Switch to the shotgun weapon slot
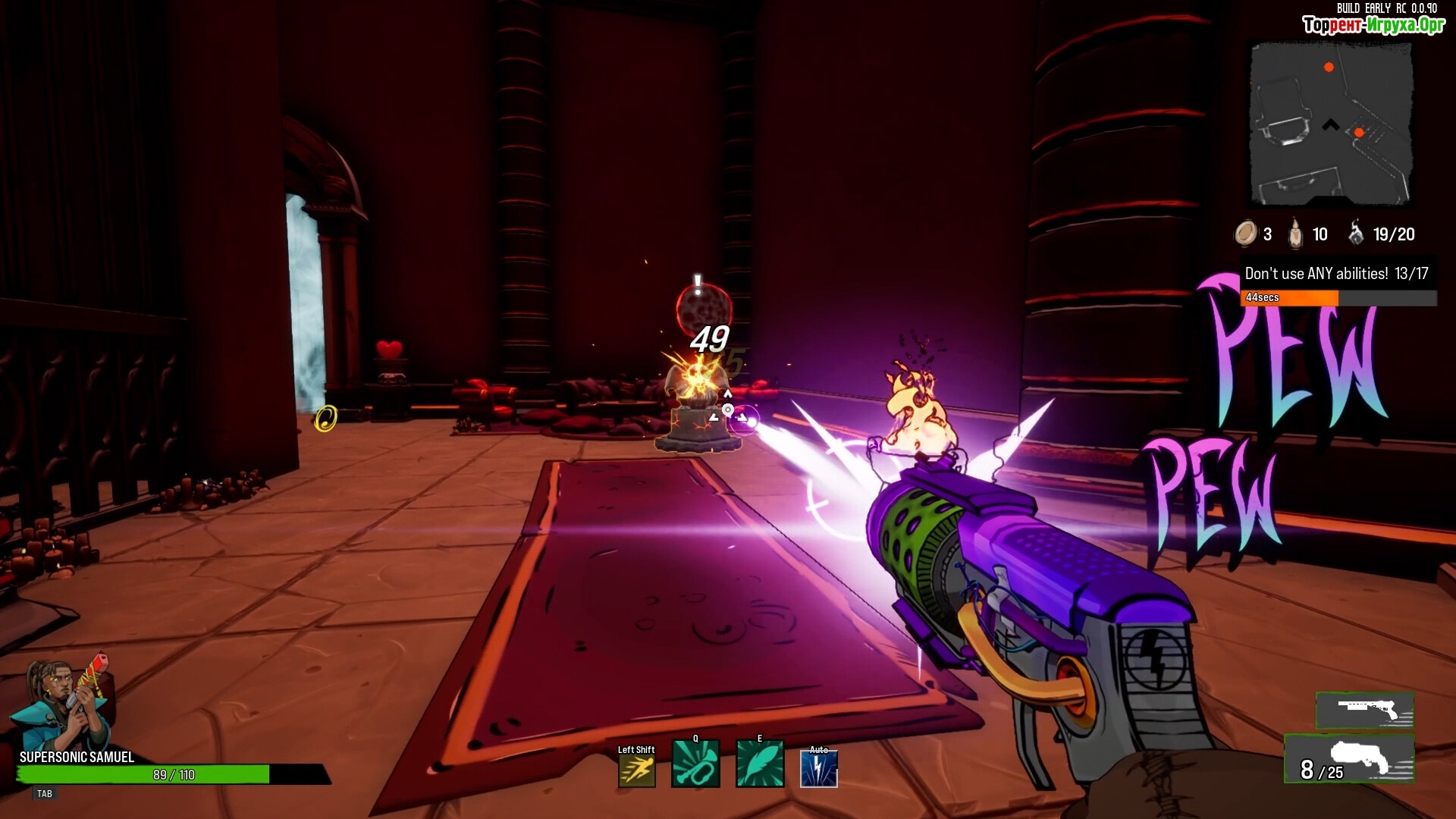 click(1365, 711)
